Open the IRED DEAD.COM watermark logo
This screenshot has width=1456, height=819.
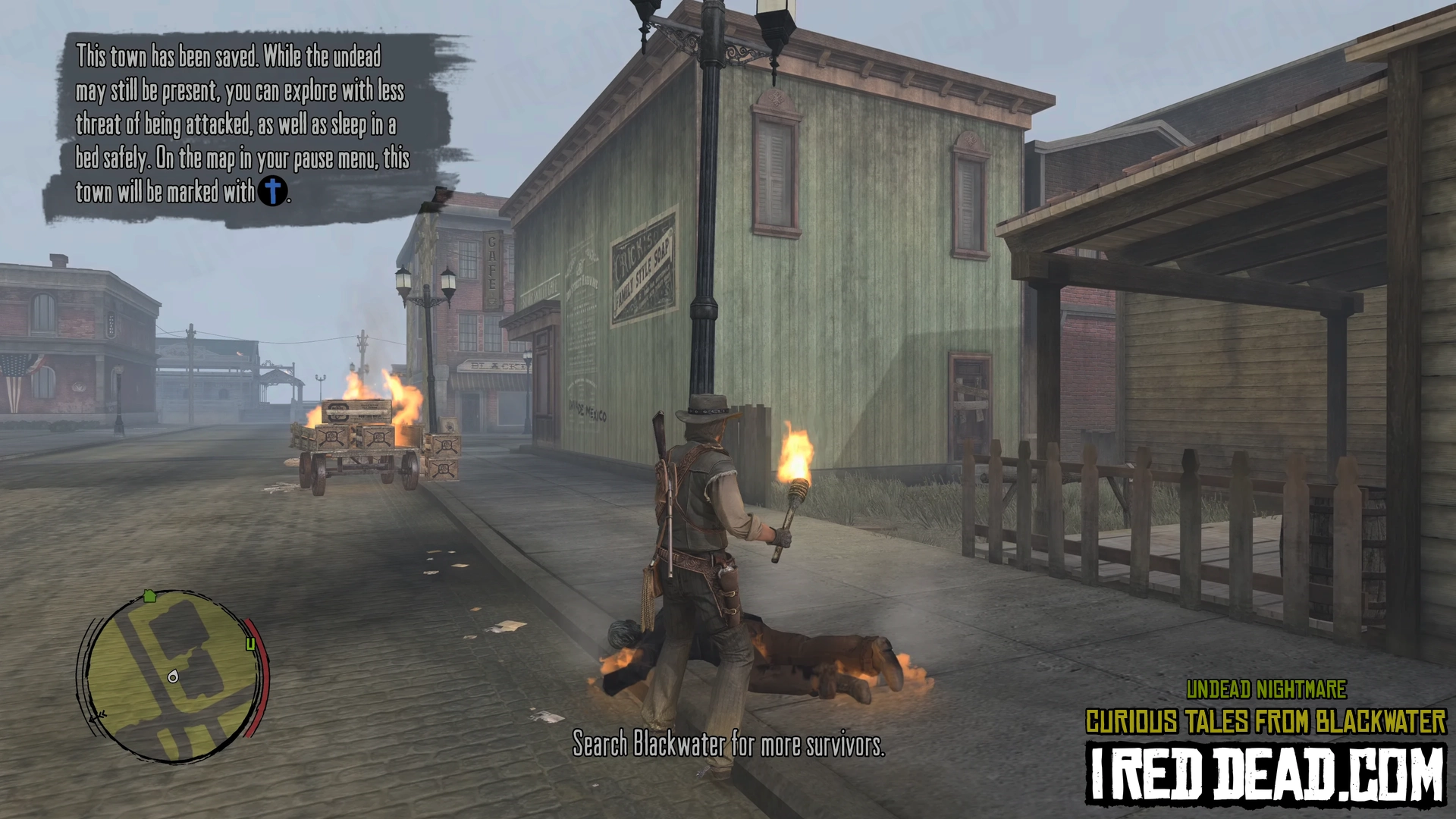point(1266,773)
